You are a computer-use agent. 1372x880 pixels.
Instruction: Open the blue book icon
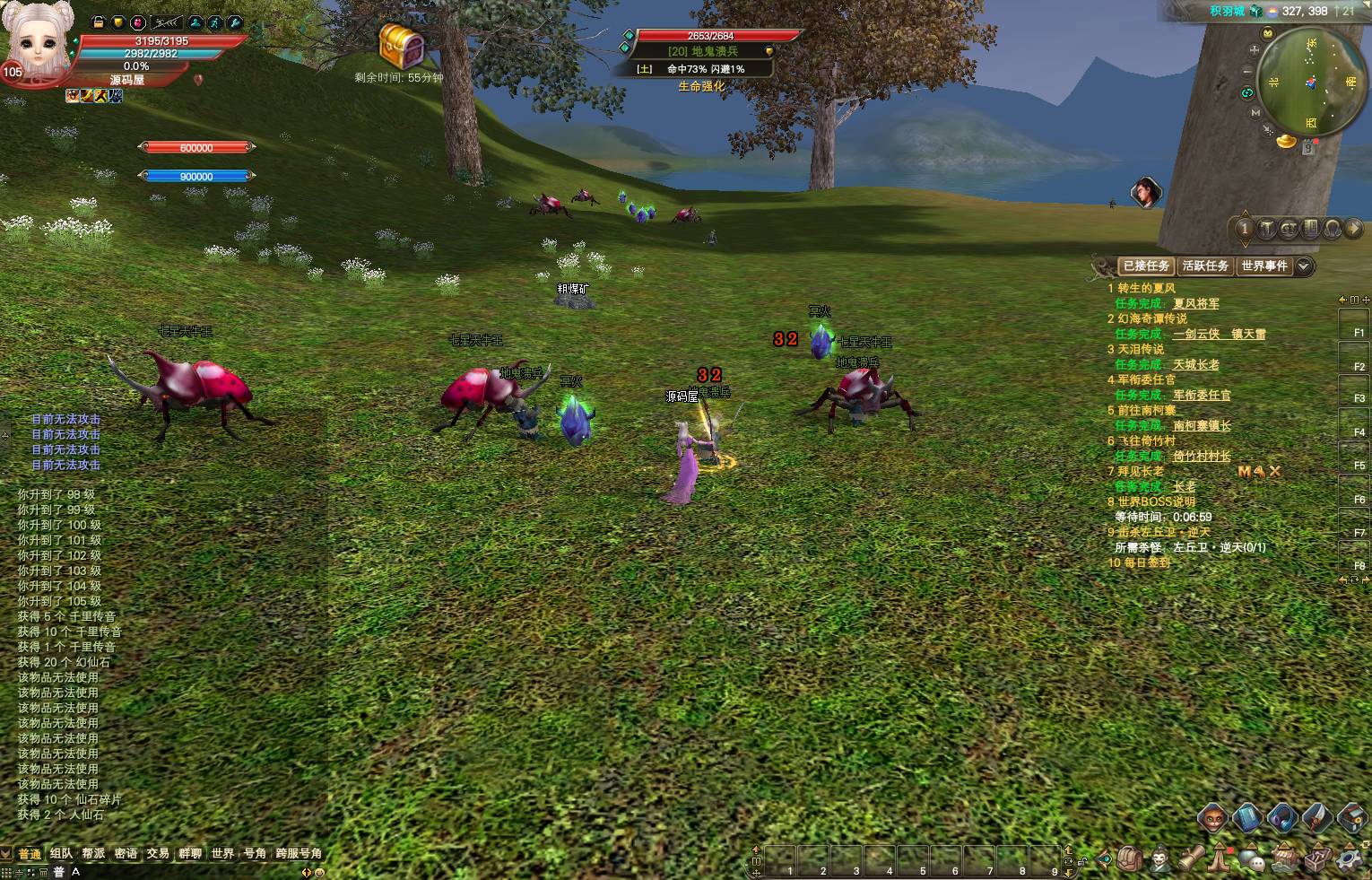click(1247, 817)
